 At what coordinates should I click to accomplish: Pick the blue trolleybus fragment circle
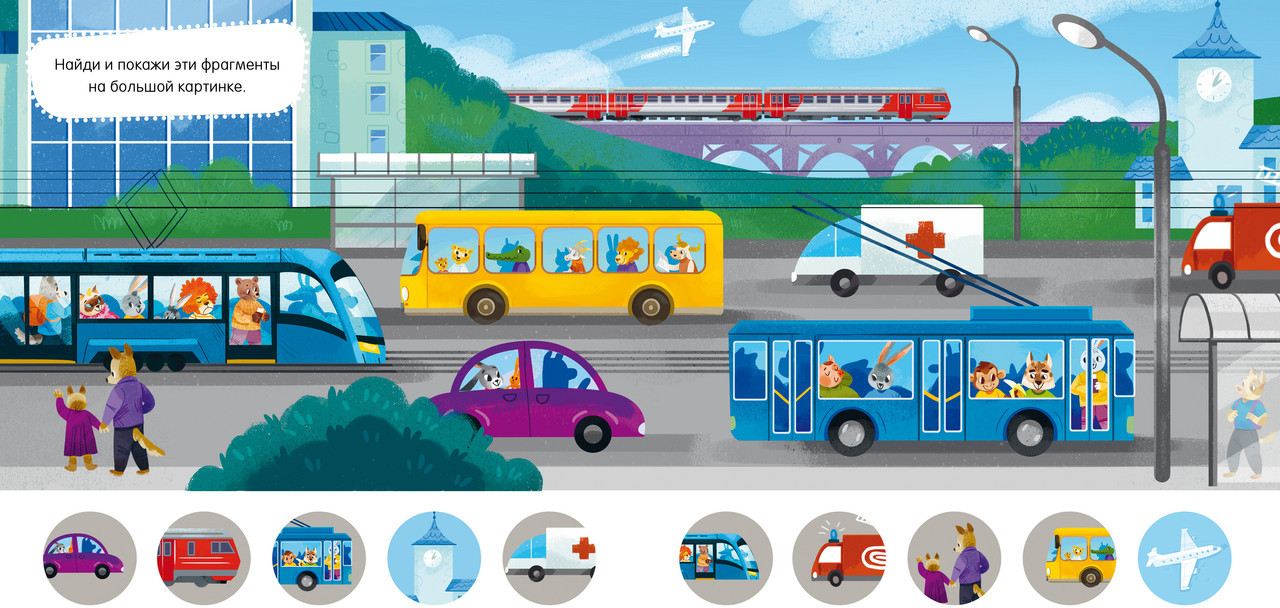click(x=319, y=558)
